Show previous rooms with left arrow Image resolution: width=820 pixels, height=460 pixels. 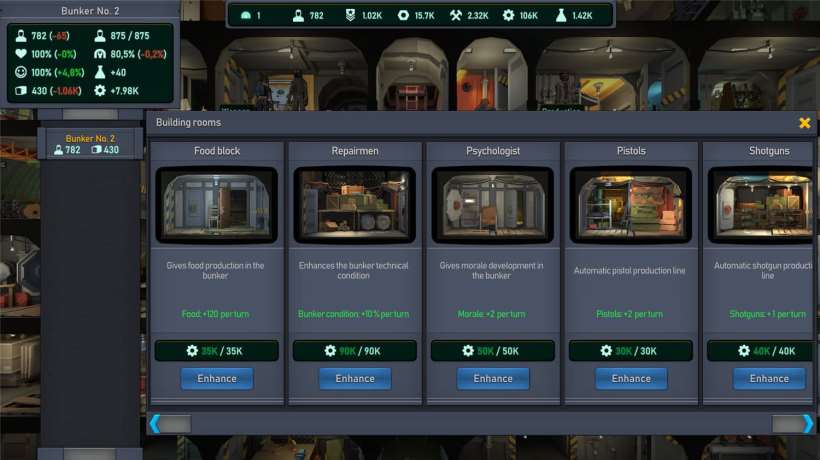coord(155,424)
